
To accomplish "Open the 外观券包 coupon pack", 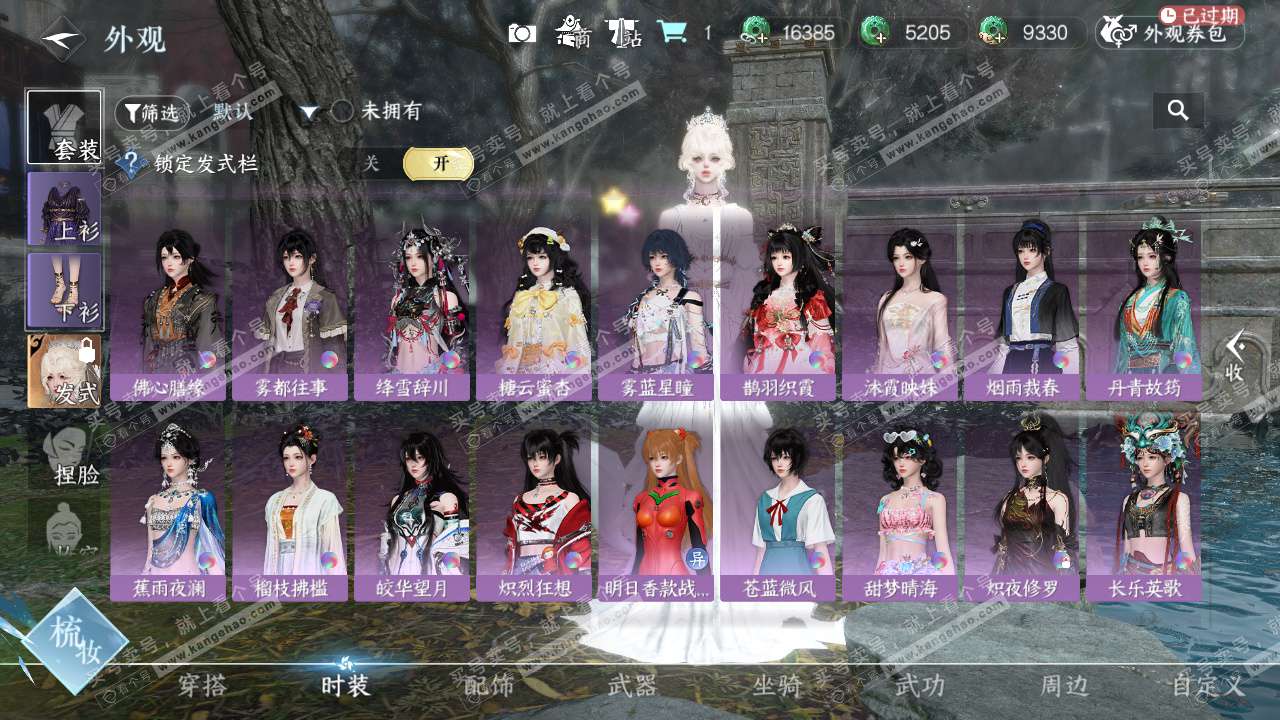I will pos(1170,33).
